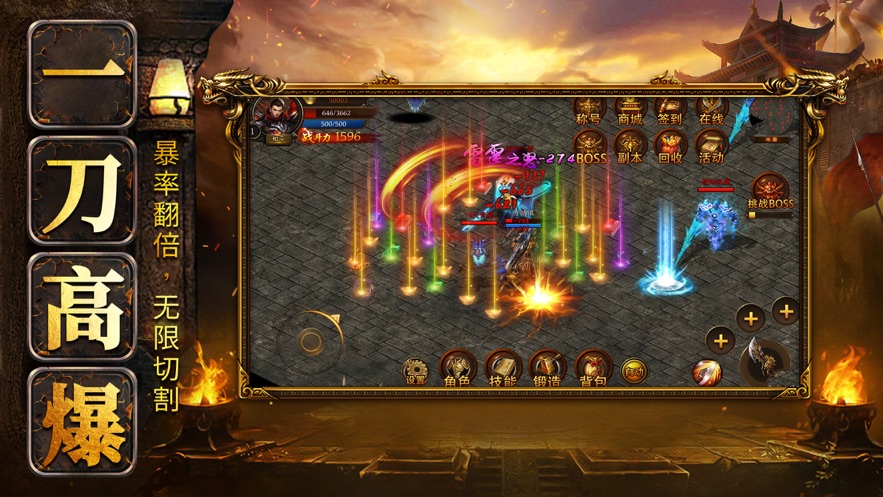Tap the virtual joystick center
This screenshot has width=883, height=497.
coord(311,342)
